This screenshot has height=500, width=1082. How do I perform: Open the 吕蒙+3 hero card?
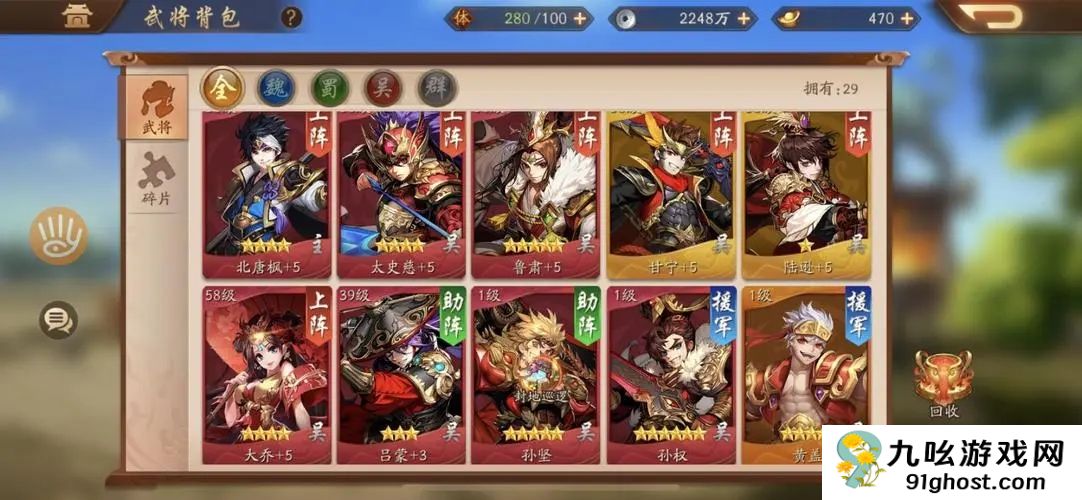(x=400, y=375)
